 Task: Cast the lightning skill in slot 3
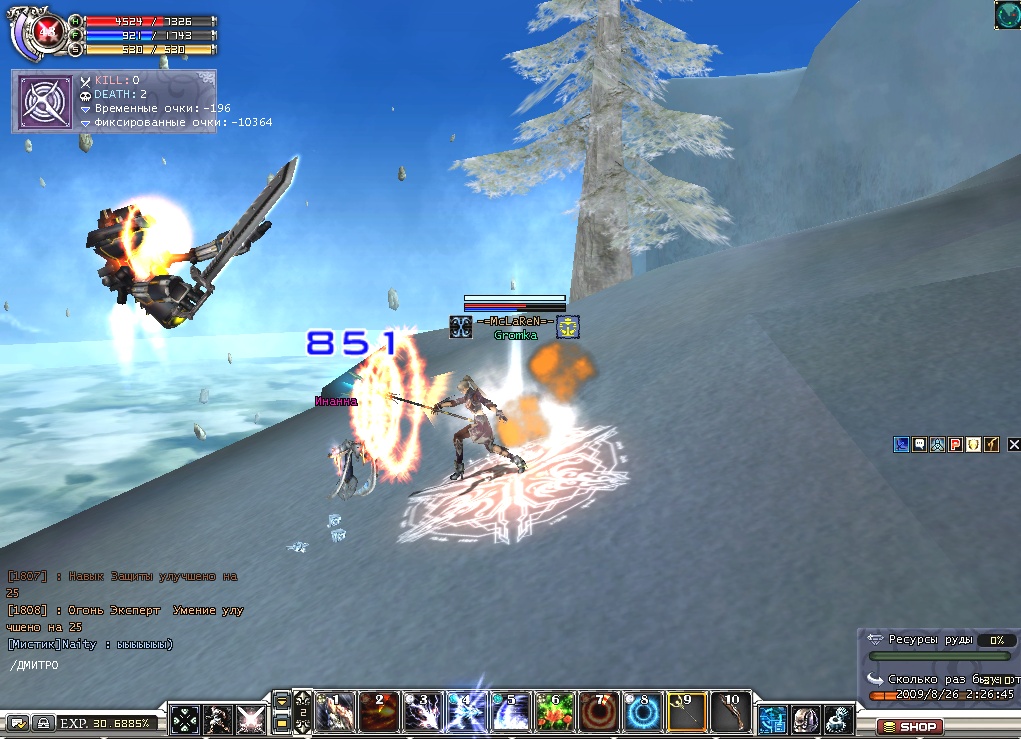click(423, 712)
